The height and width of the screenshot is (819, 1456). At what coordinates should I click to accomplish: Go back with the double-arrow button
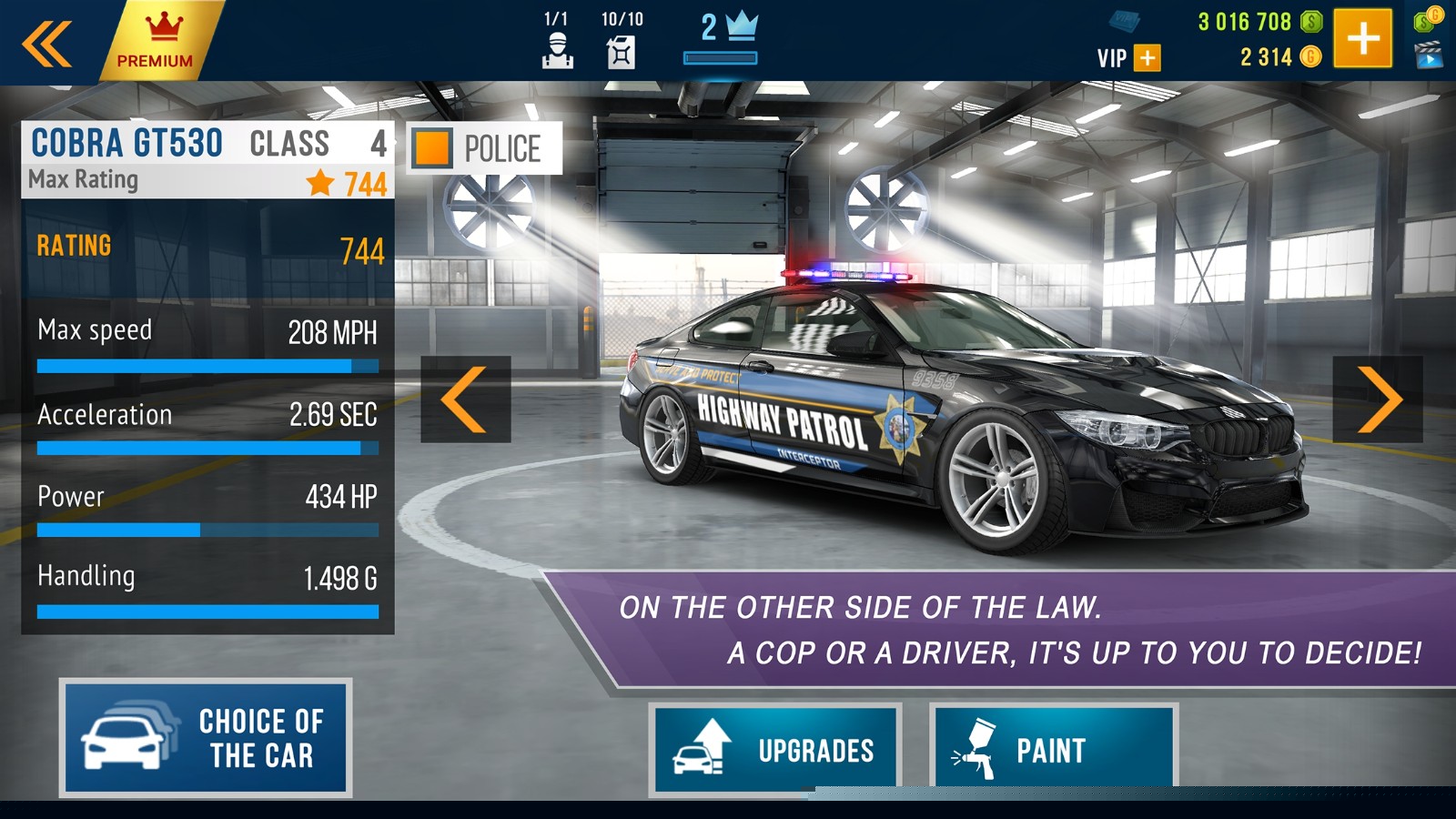(47, 43)
